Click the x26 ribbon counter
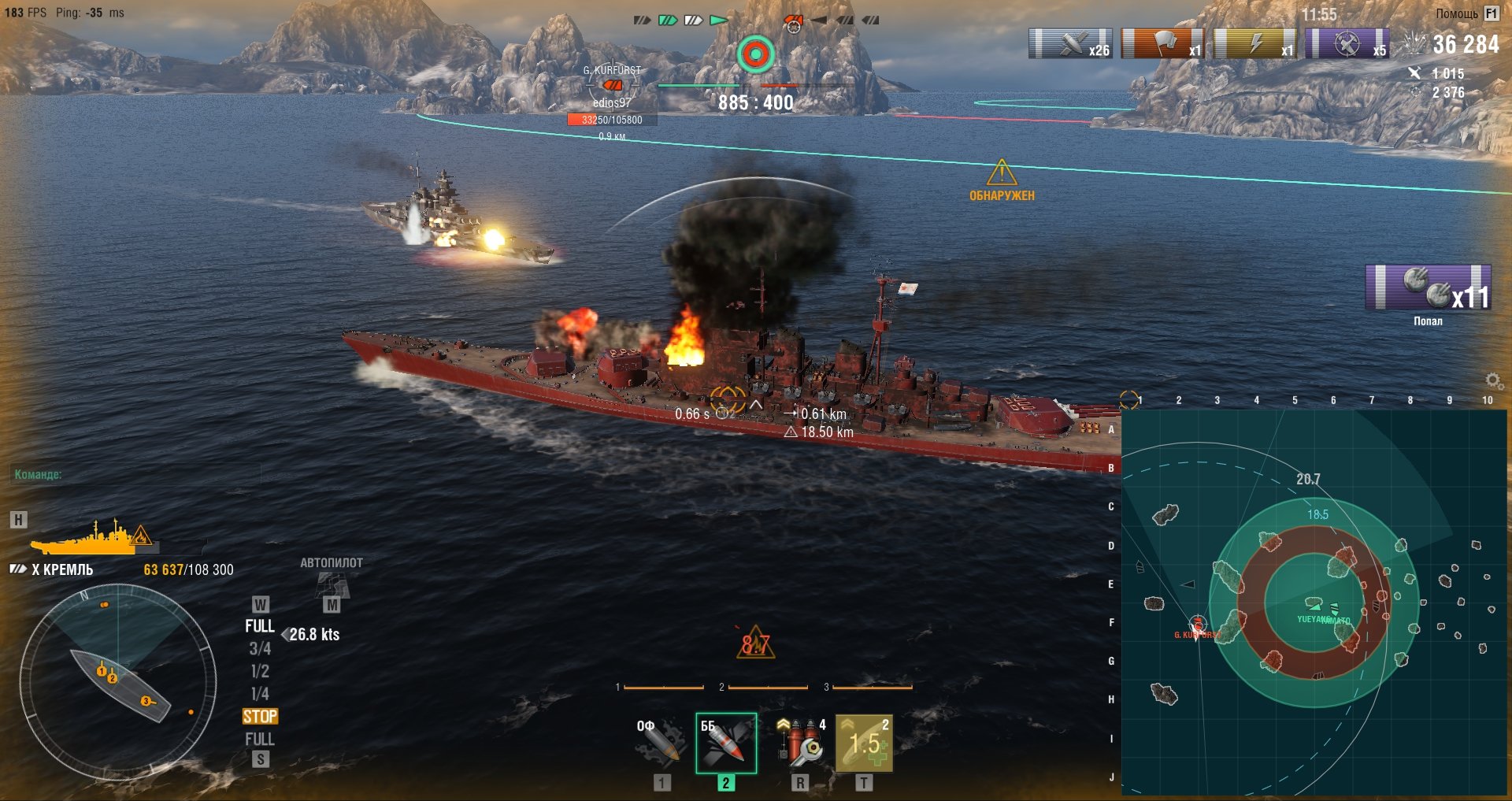This screenshot has height=801, width=1512. [1070, 44]
